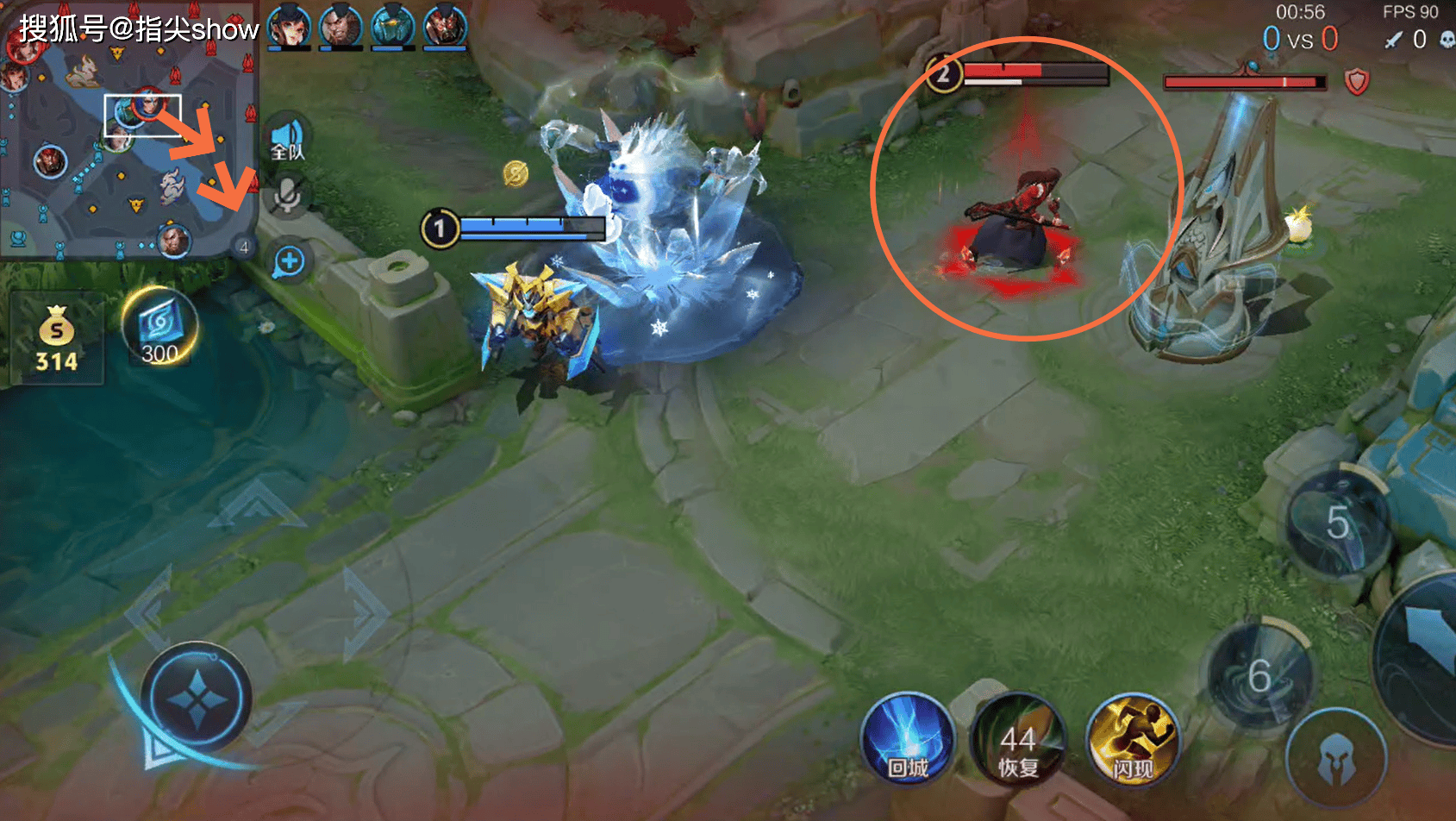
Task: Tap the movement joystick center
Action: 197,699
